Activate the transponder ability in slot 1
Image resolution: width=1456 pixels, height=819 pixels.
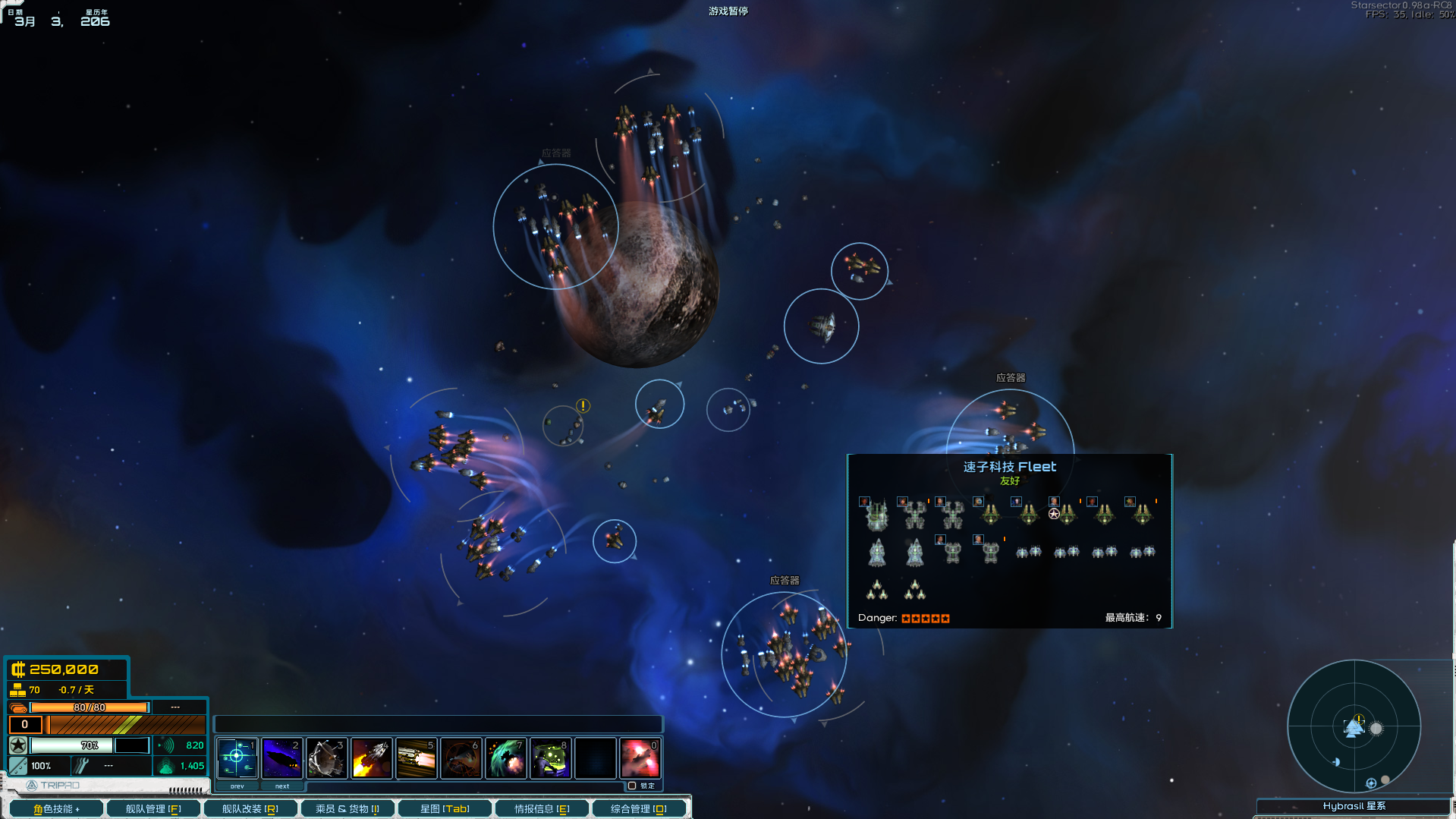click(237, 758)
